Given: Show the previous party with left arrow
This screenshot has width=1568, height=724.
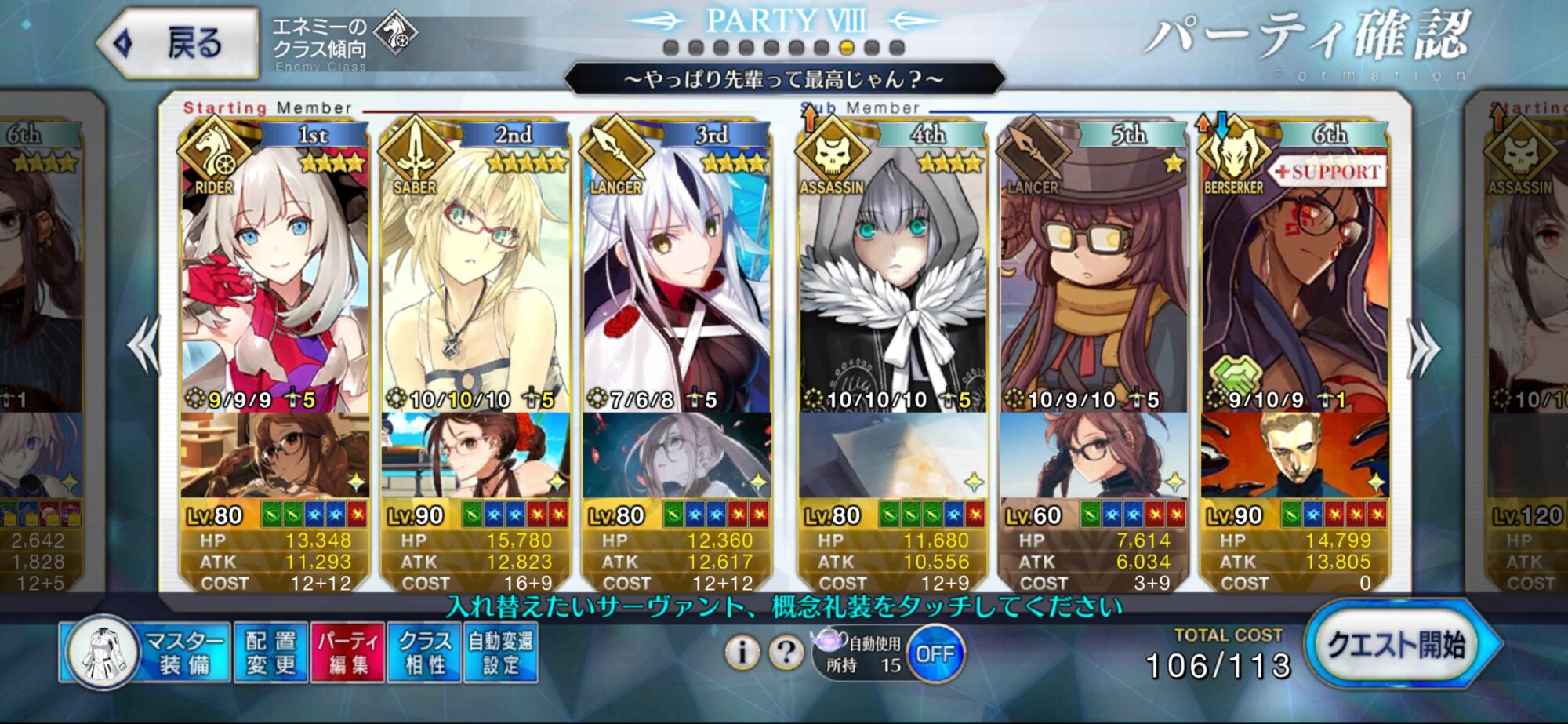Looking at the screenshot, I should pyautogui.click(x=143, y=345).
